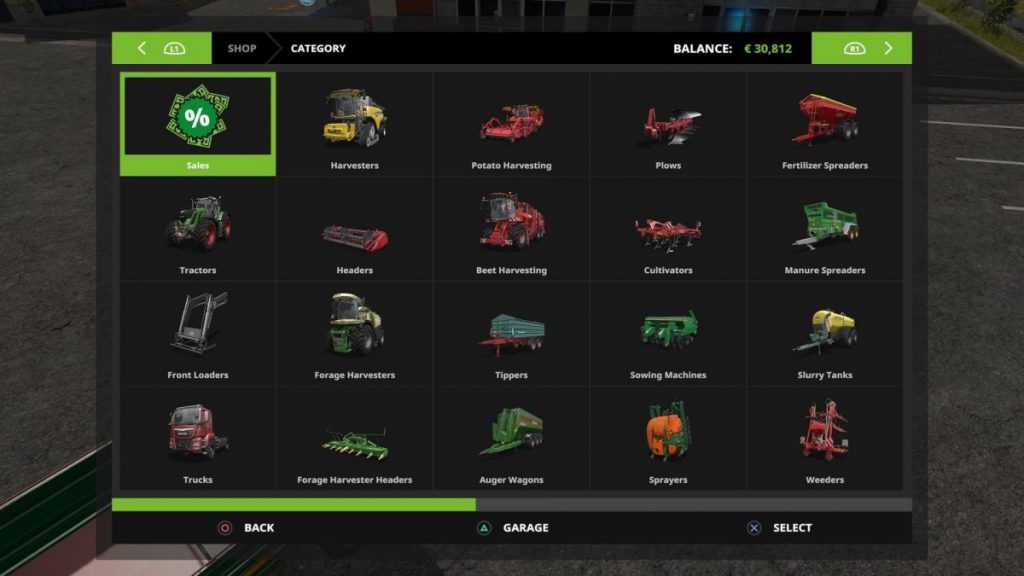Open the Sales category
The height and width of the screenshot is (576, 1024).
click(x=198, y=124)
